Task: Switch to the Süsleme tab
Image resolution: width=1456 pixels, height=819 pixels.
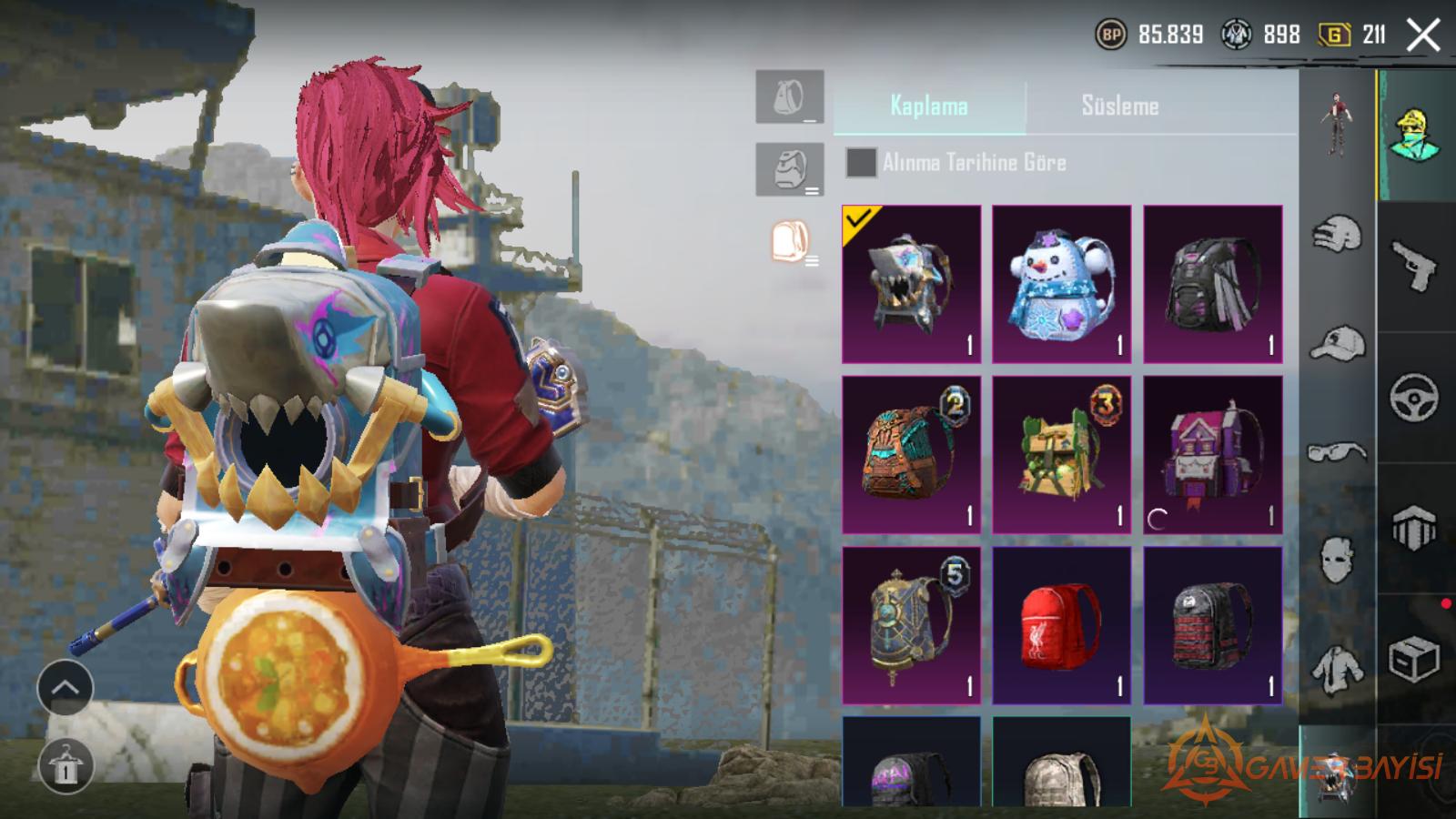Action: pyautogui.click(x=1119, y=106)
